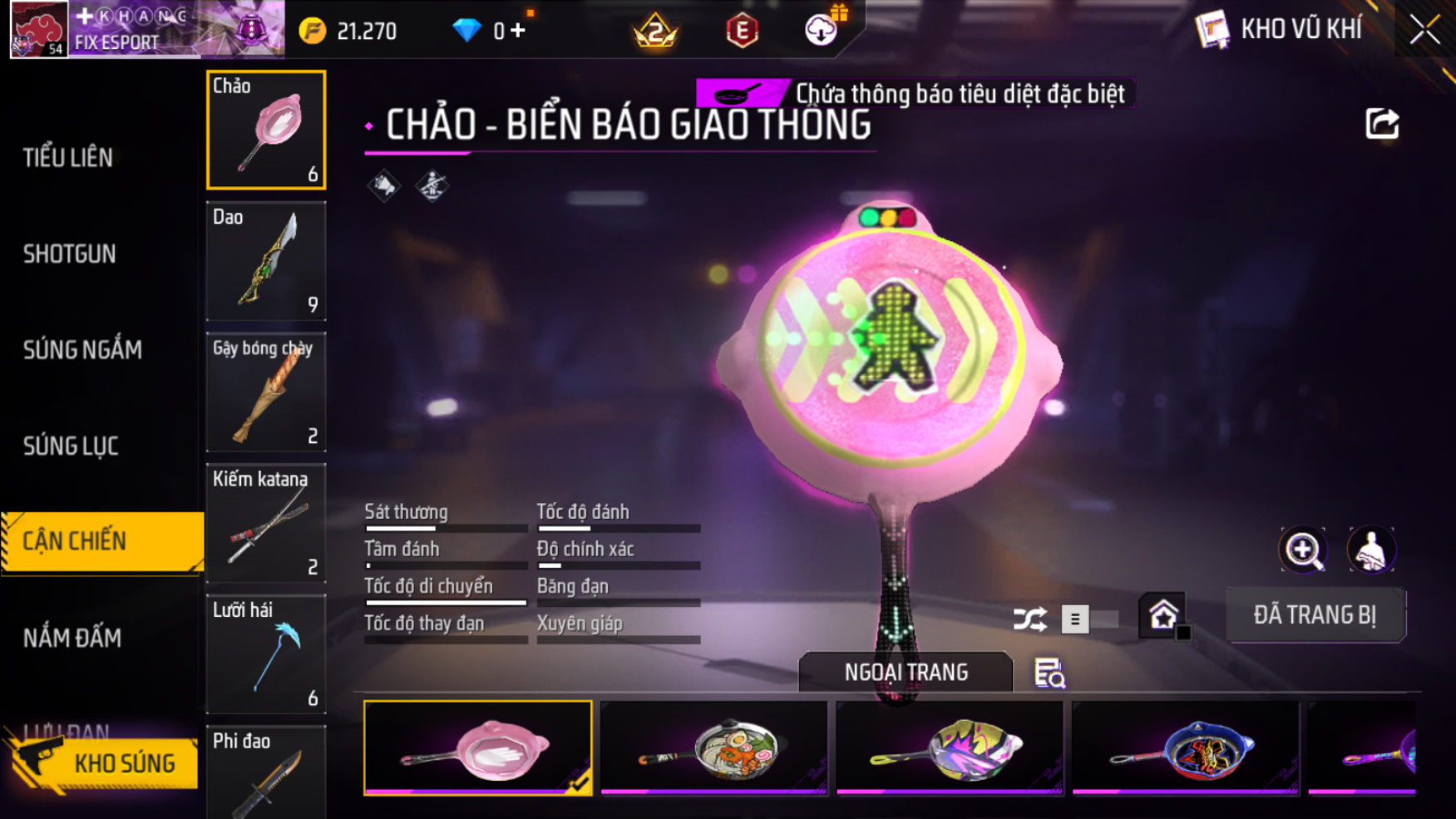Preview skin on character icon

[1370, 550]
